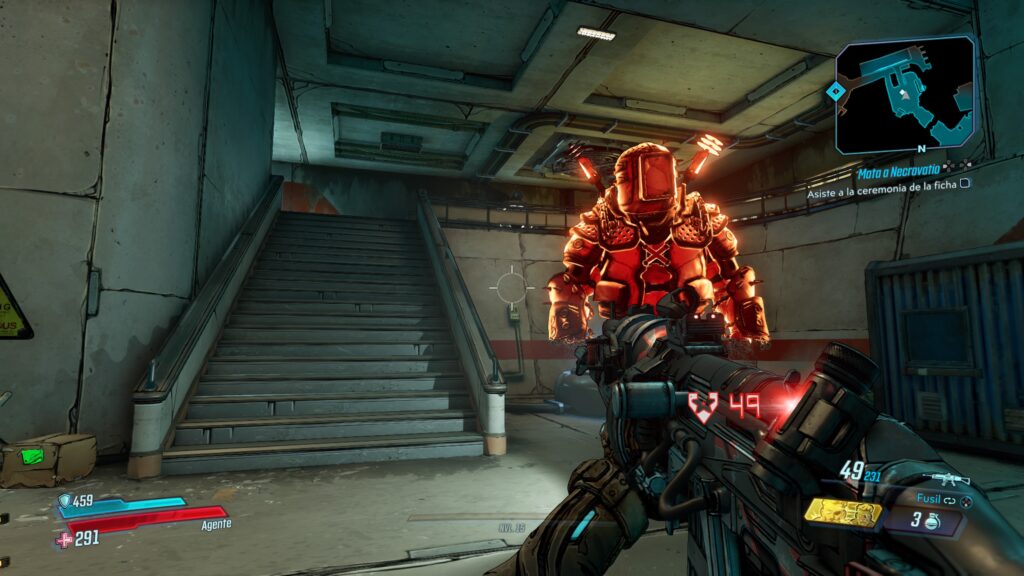Viewport: 1024px width, 576px height.
Task: Select the equipped rifle weapon icon
Action: (x=944, y=478)
